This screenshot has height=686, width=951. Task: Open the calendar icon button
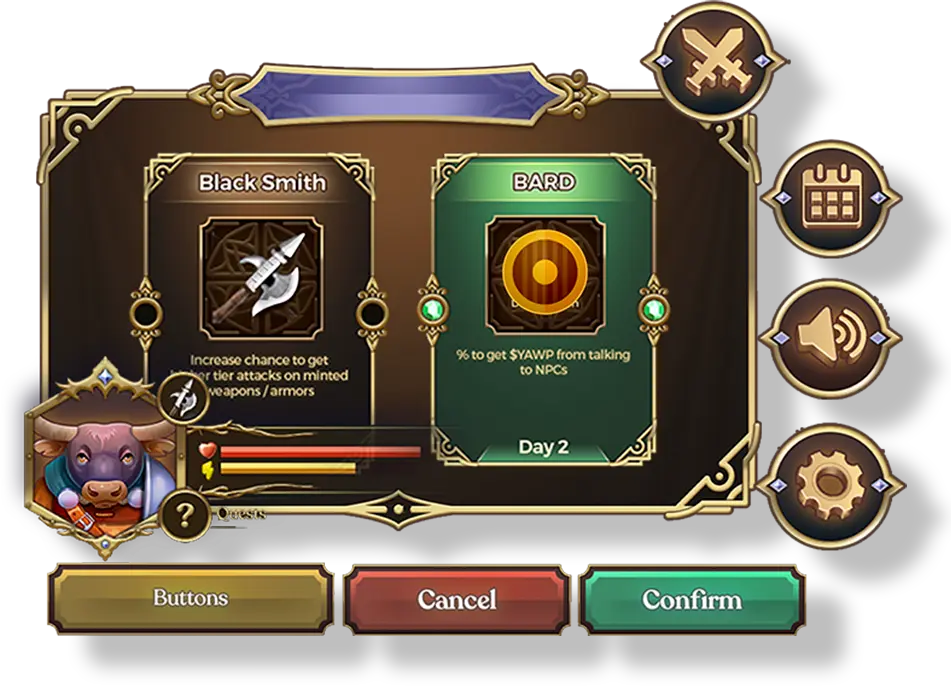pos(832,194)
